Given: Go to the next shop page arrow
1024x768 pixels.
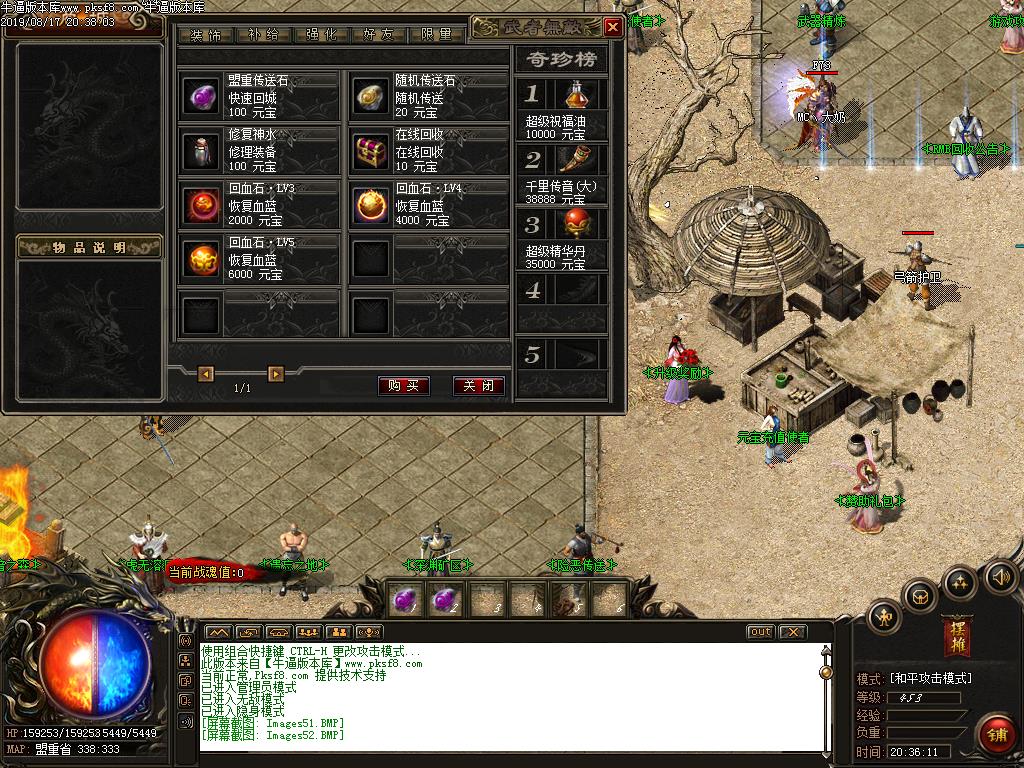Looking at the screenshot, I should [276, 374].
